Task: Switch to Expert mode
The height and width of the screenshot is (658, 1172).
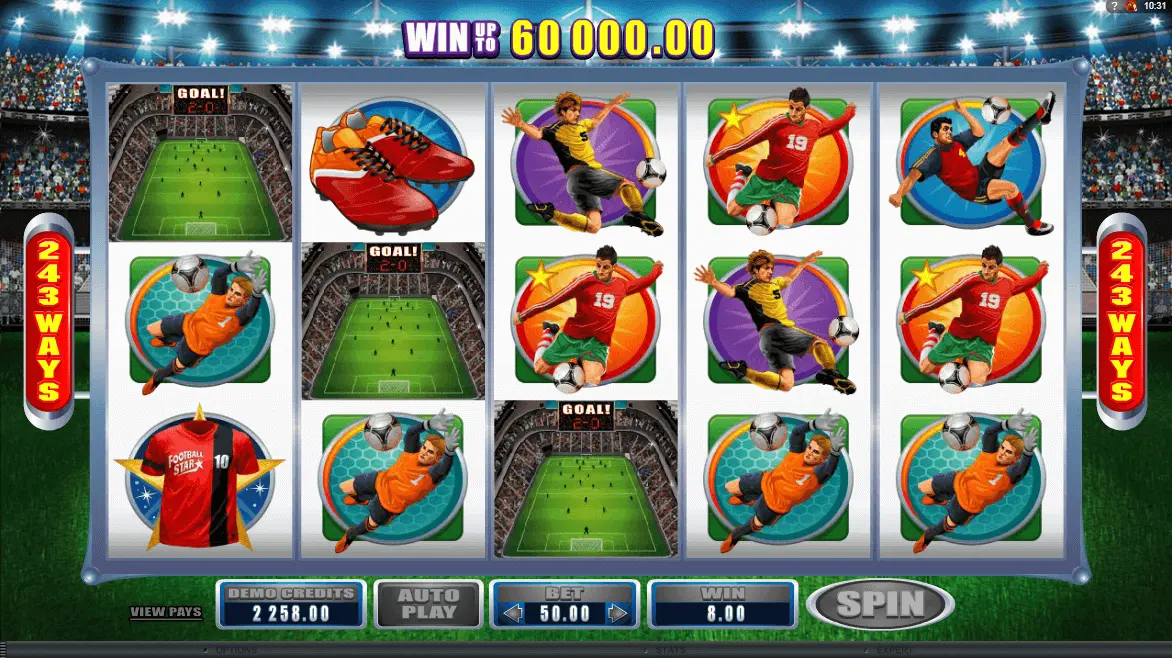Action: tap(894, 651)
